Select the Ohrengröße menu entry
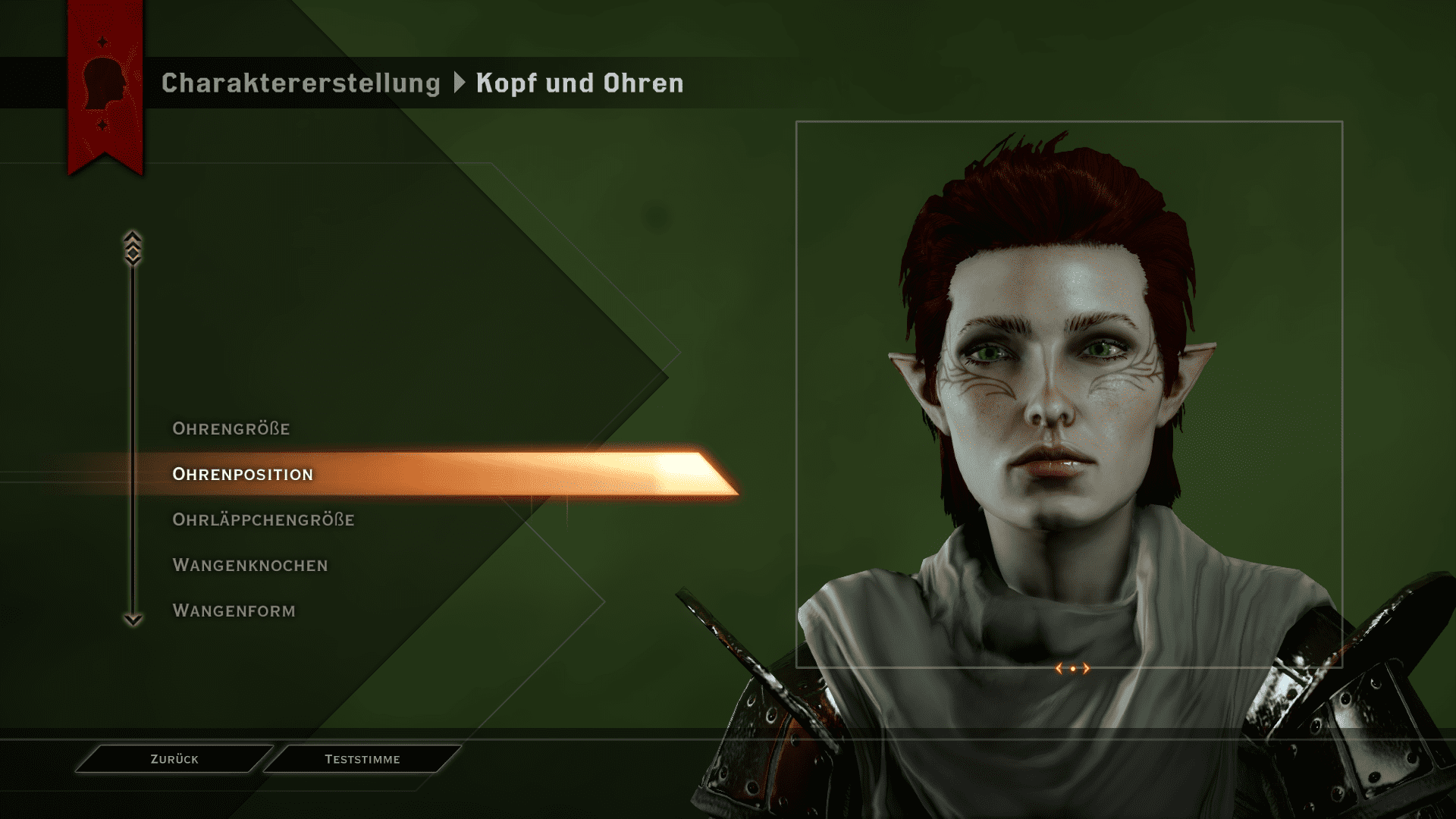The height and width of the screenshot is (819, 1456). coord(231,429)
